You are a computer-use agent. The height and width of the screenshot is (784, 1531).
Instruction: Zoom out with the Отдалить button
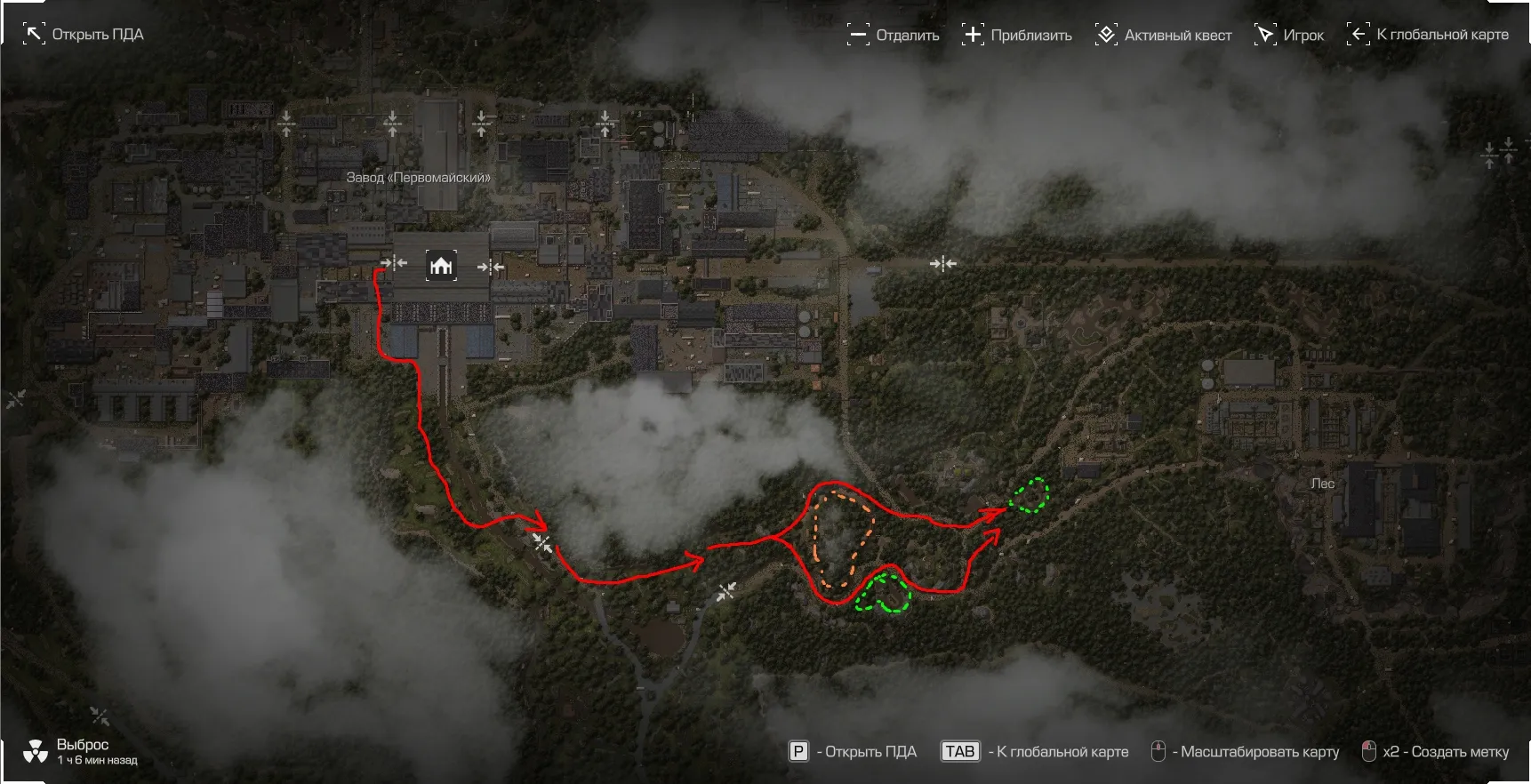tap(894, 36)
